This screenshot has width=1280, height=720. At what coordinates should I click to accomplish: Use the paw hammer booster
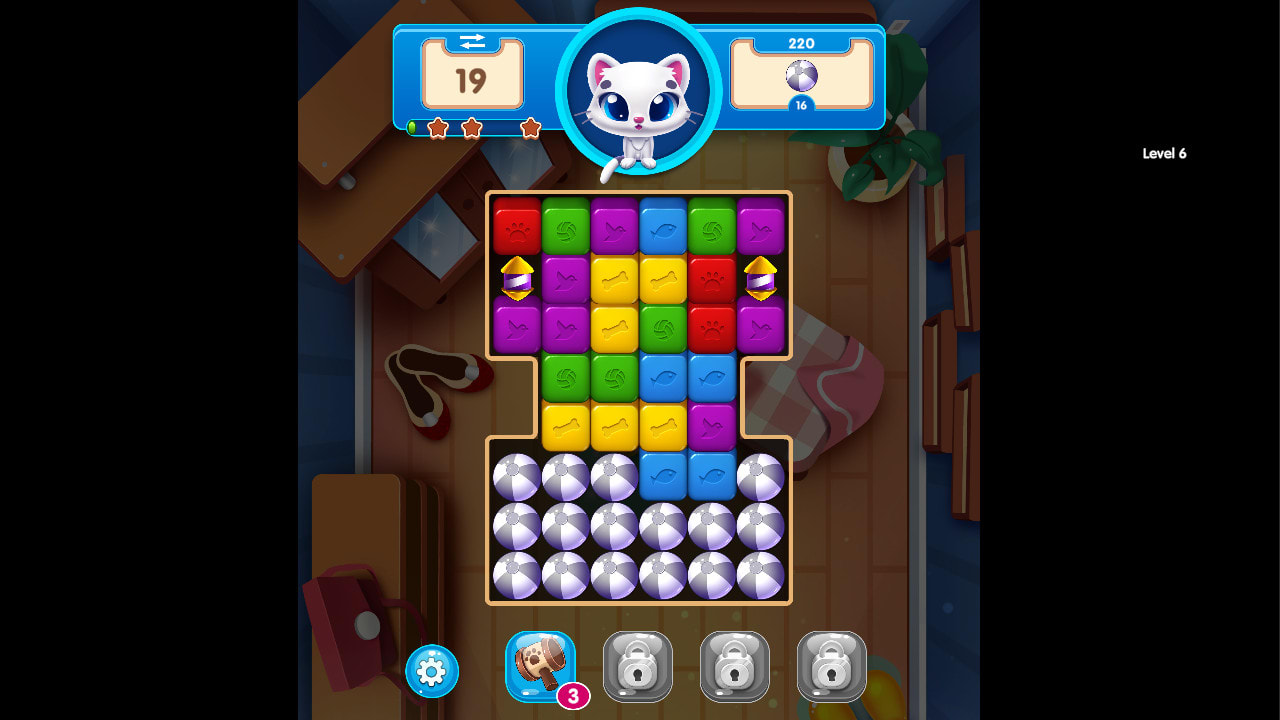click(x=540, y=665)
